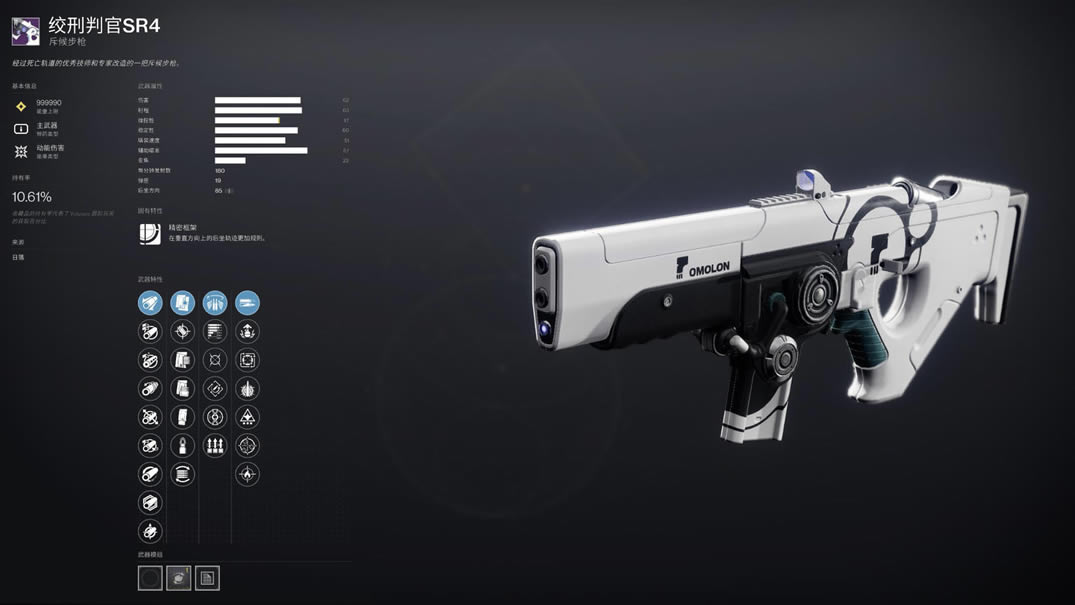Select the grid sheet mod slot
This screenshot has width=1075, height=605.
click(x=207, y=578)
